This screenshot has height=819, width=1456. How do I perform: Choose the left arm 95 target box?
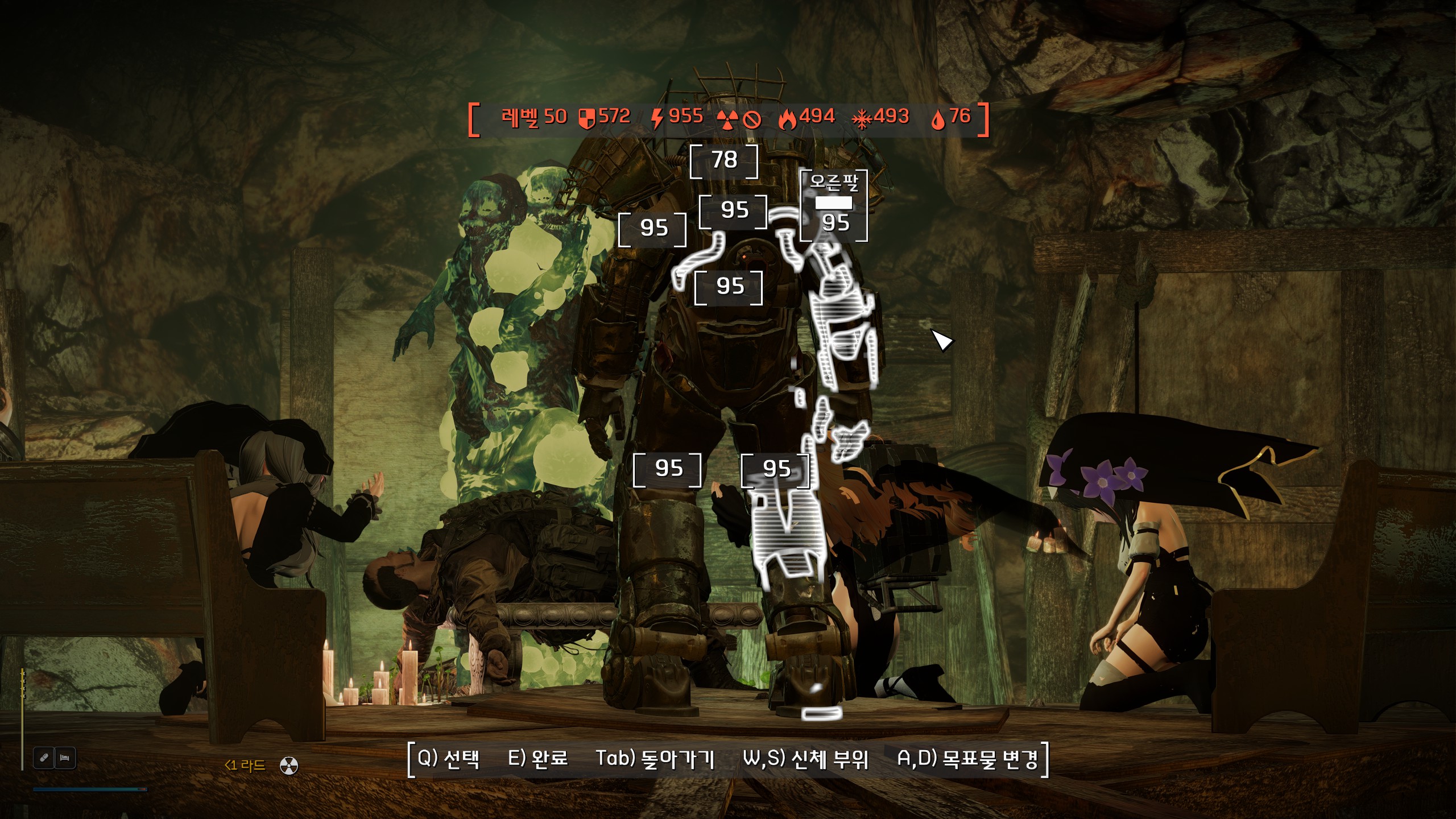[653, 229]
